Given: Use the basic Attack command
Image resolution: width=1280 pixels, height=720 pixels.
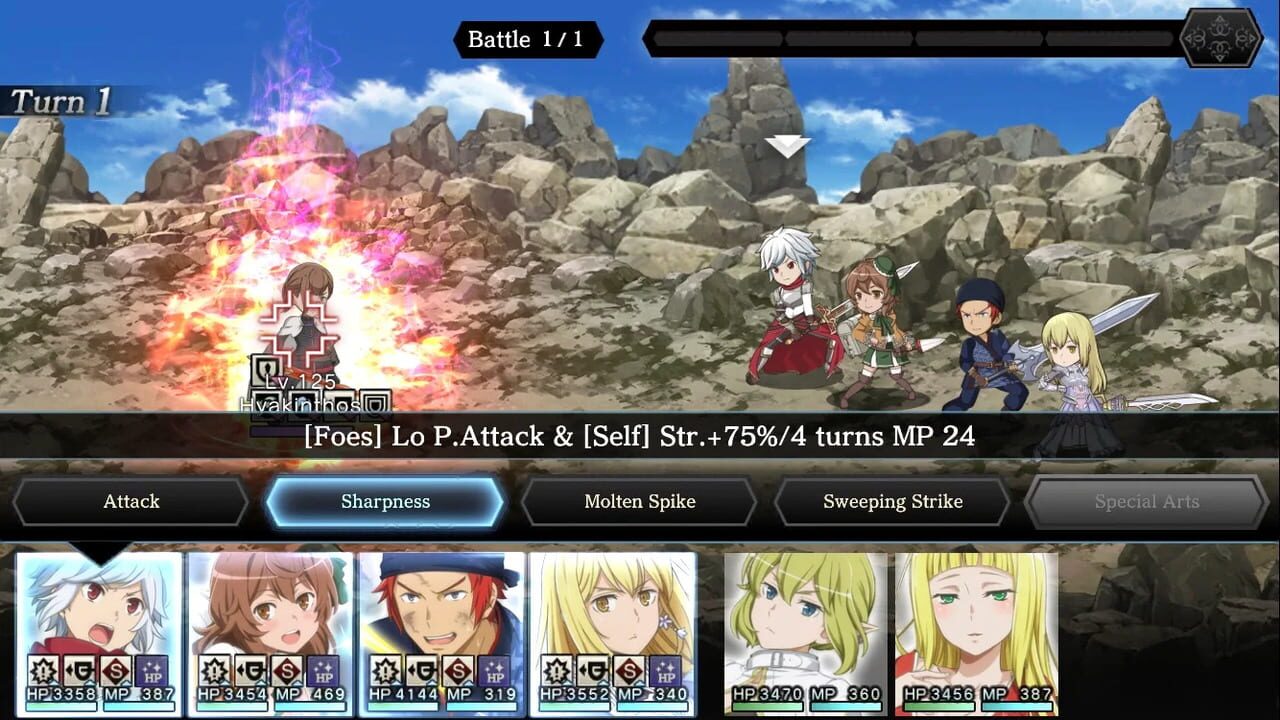Looking at the screenshot, I should (131, 501).
